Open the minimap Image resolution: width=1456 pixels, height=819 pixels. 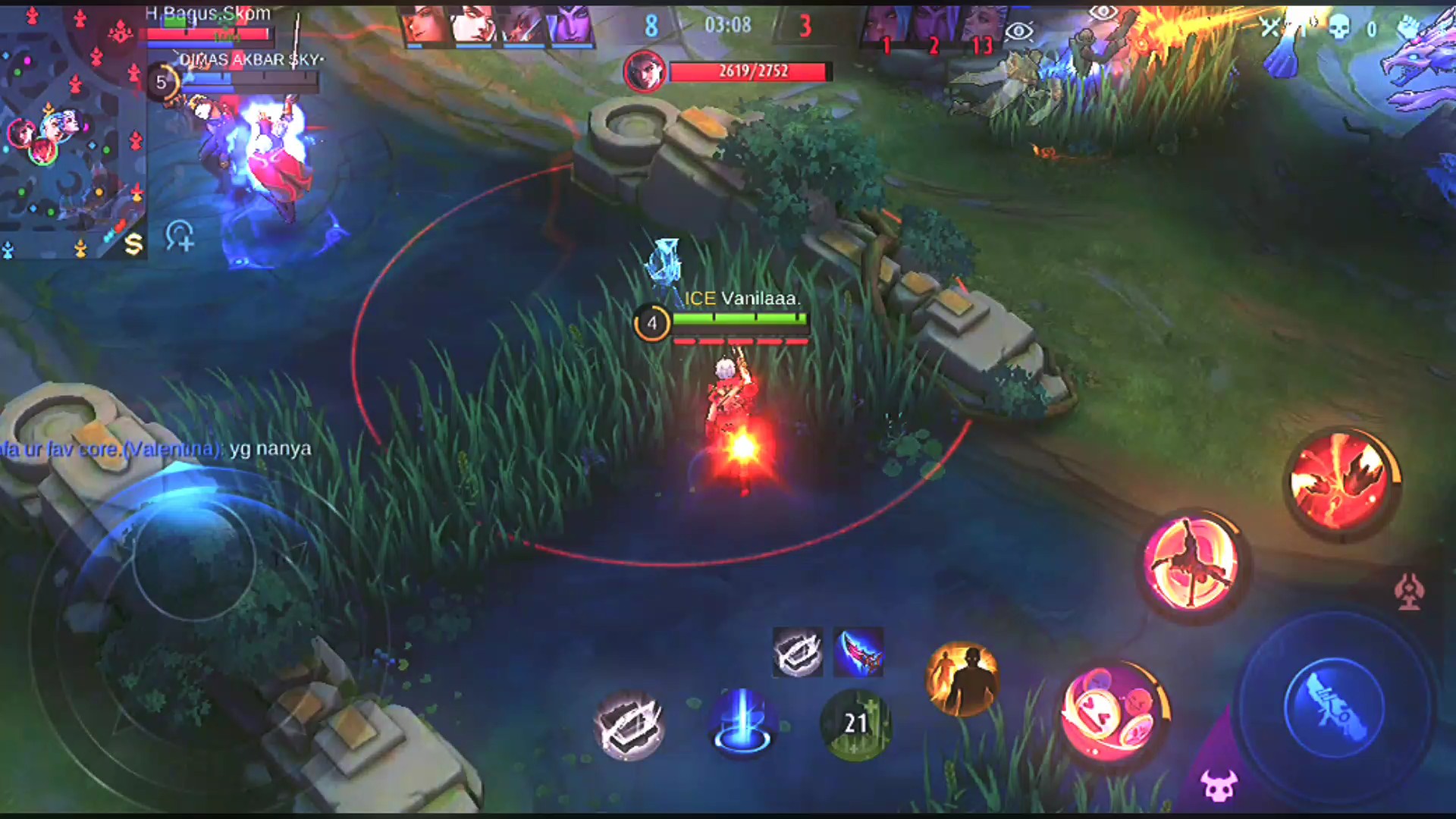click(x=72, y=129)
